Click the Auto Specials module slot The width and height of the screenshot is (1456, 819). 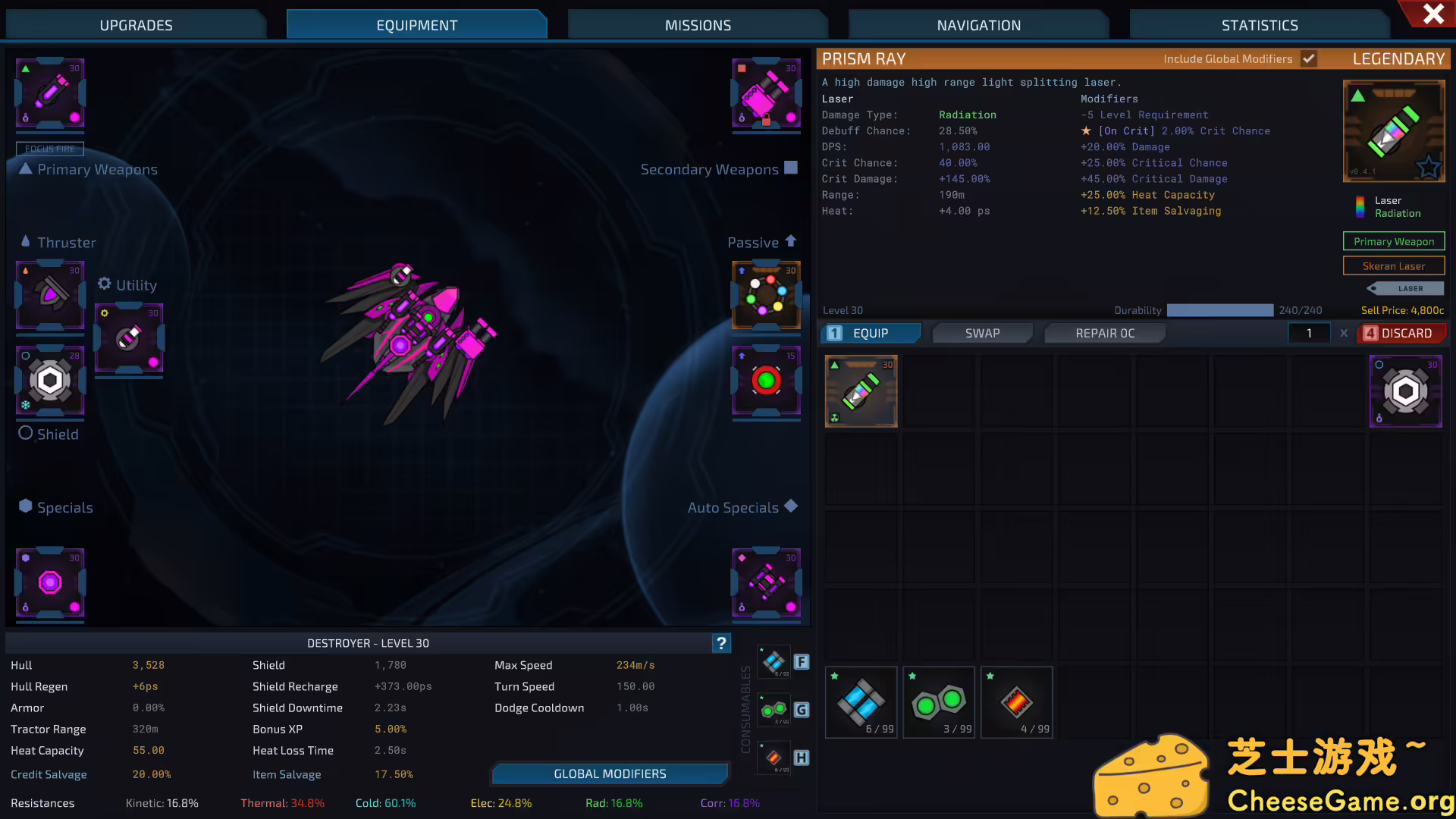coord(766,583)
